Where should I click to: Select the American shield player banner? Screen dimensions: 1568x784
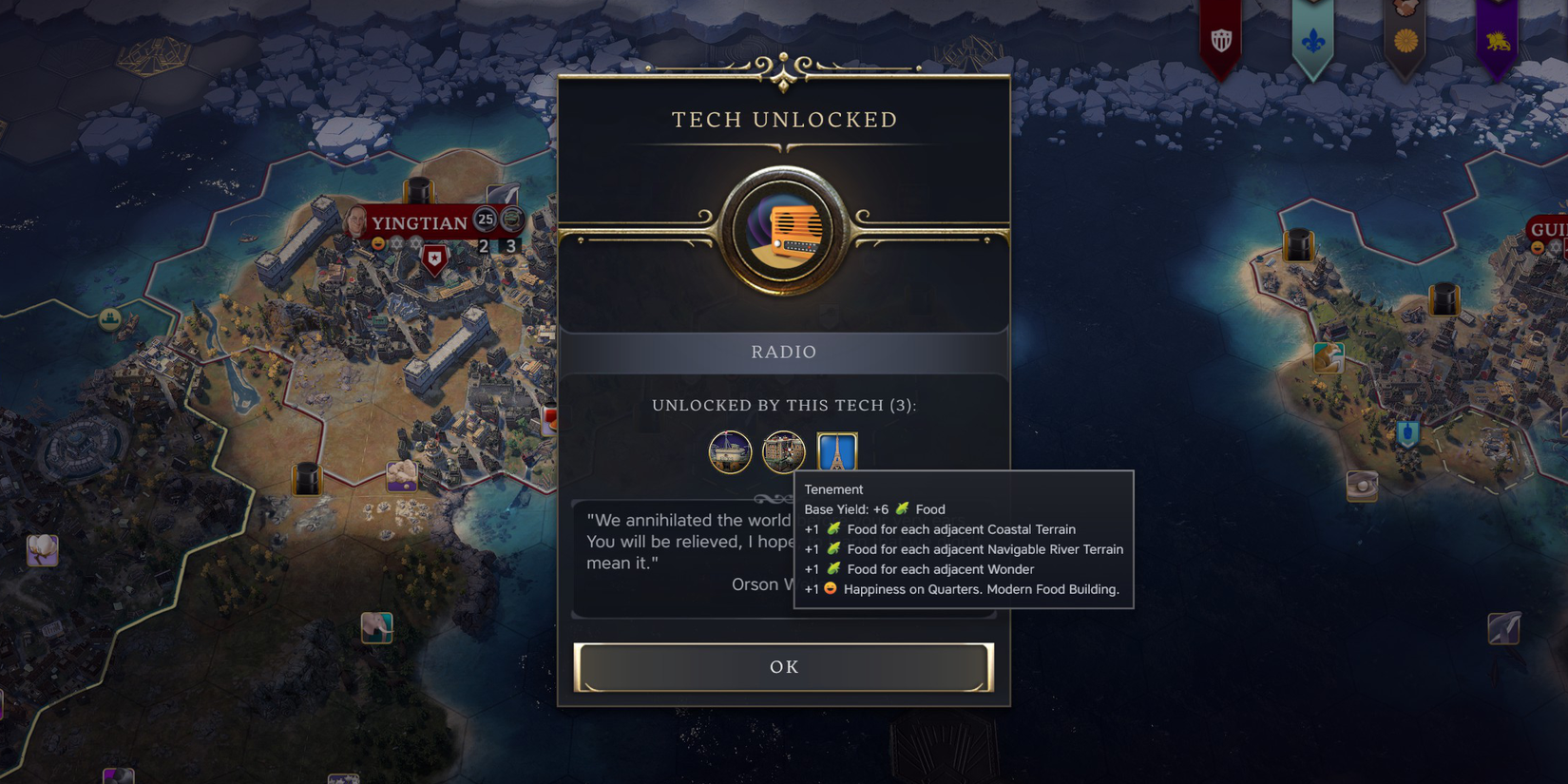tap(1223, 40)
